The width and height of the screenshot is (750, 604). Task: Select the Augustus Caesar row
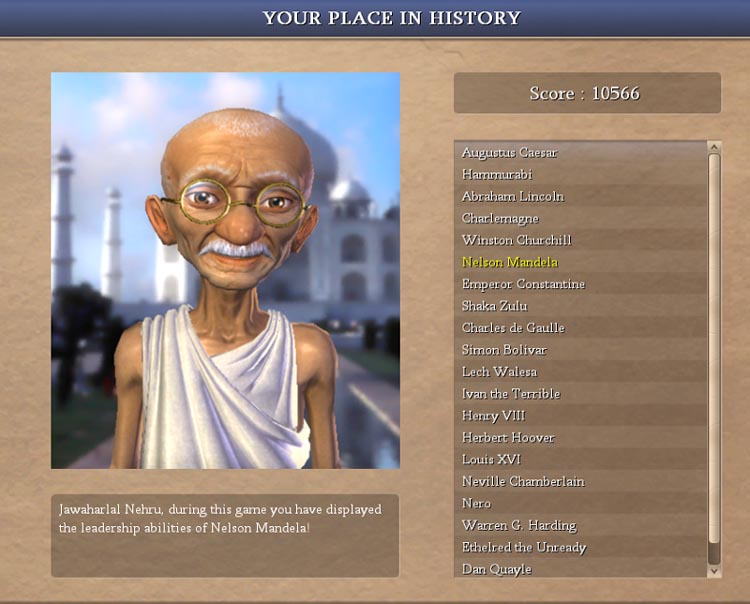tap(509, 152)
